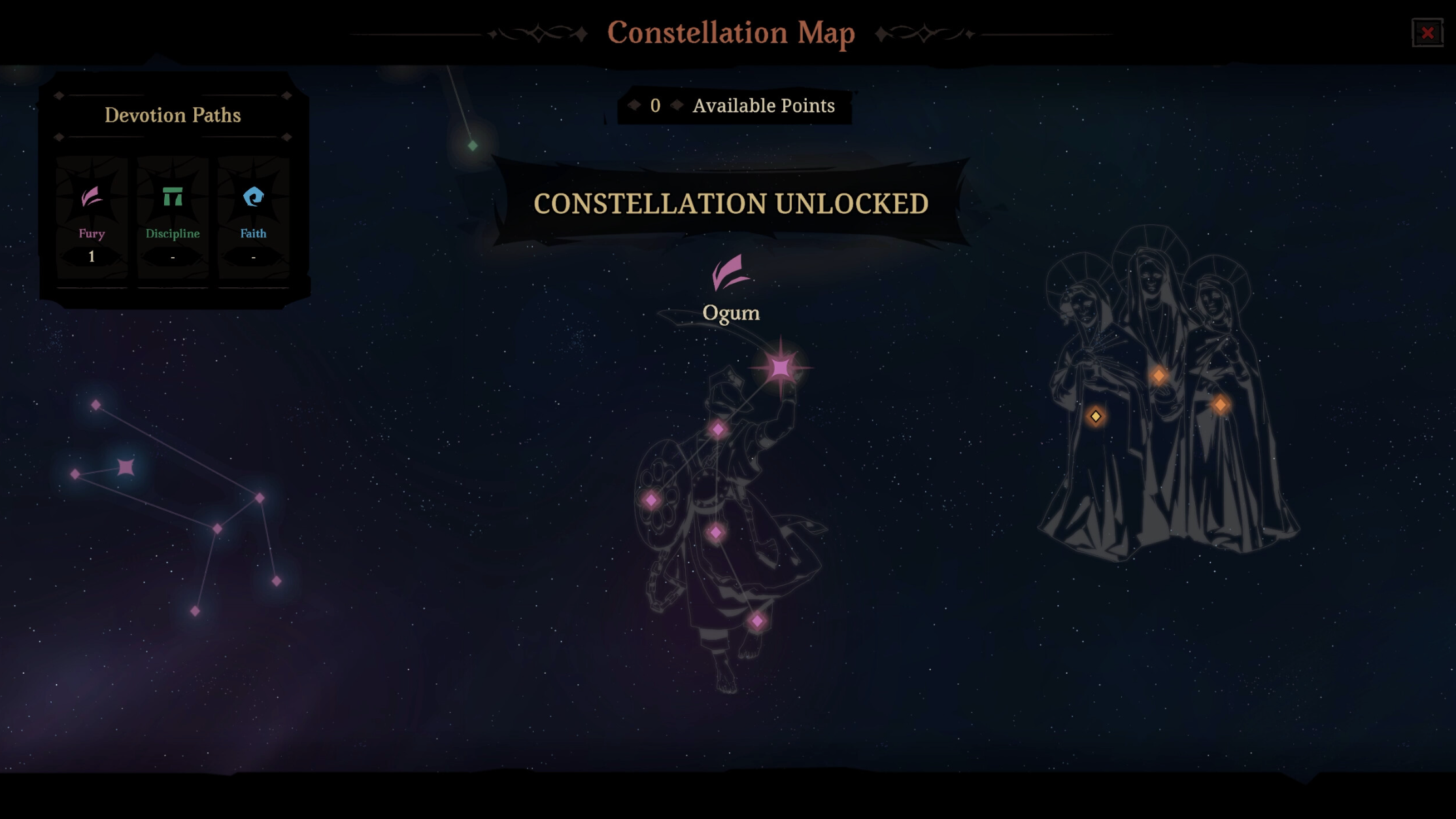Image resolution: width=1456 pixels, height=819 pixels.
Task: Select the star at Ogum's foot
Action: (x=757, y=621)
